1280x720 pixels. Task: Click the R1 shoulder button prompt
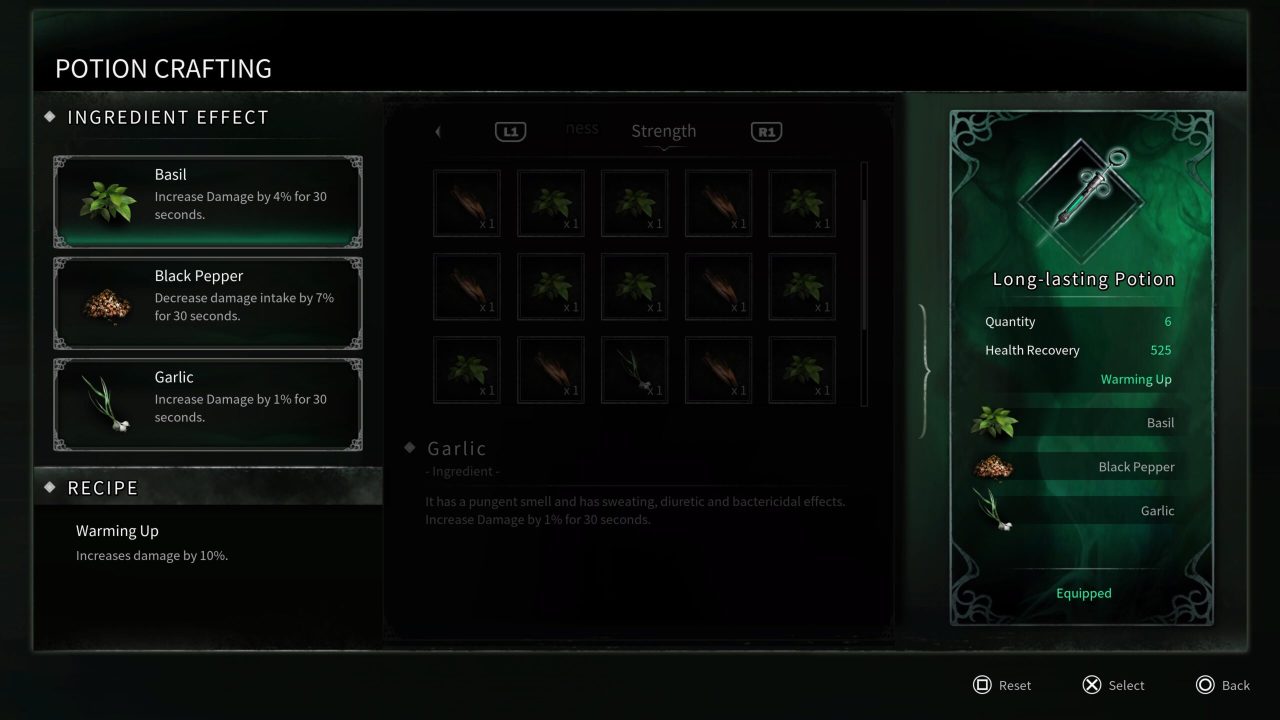(766, 131)
